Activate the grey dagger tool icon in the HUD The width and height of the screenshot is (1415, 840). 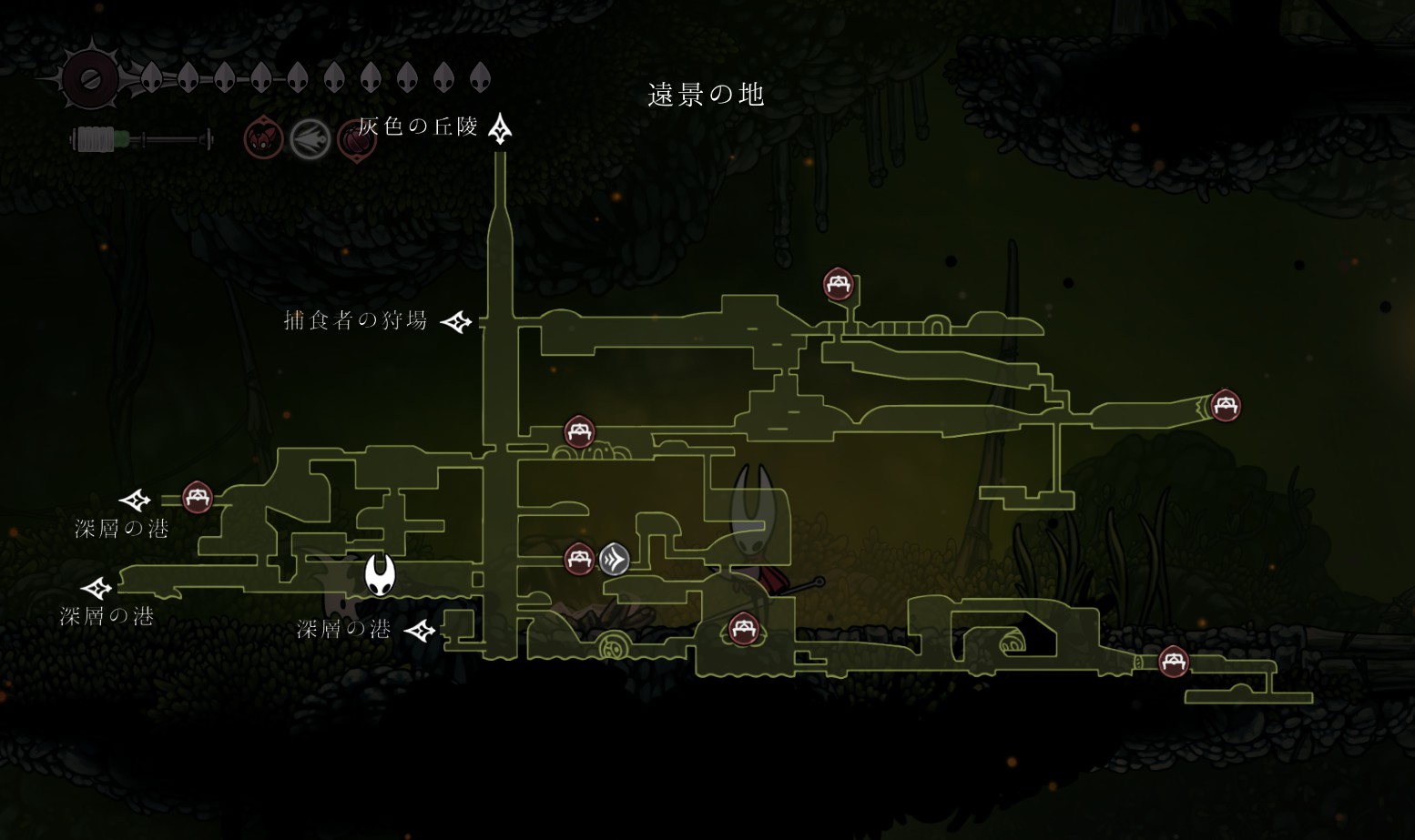pos(310,140)
